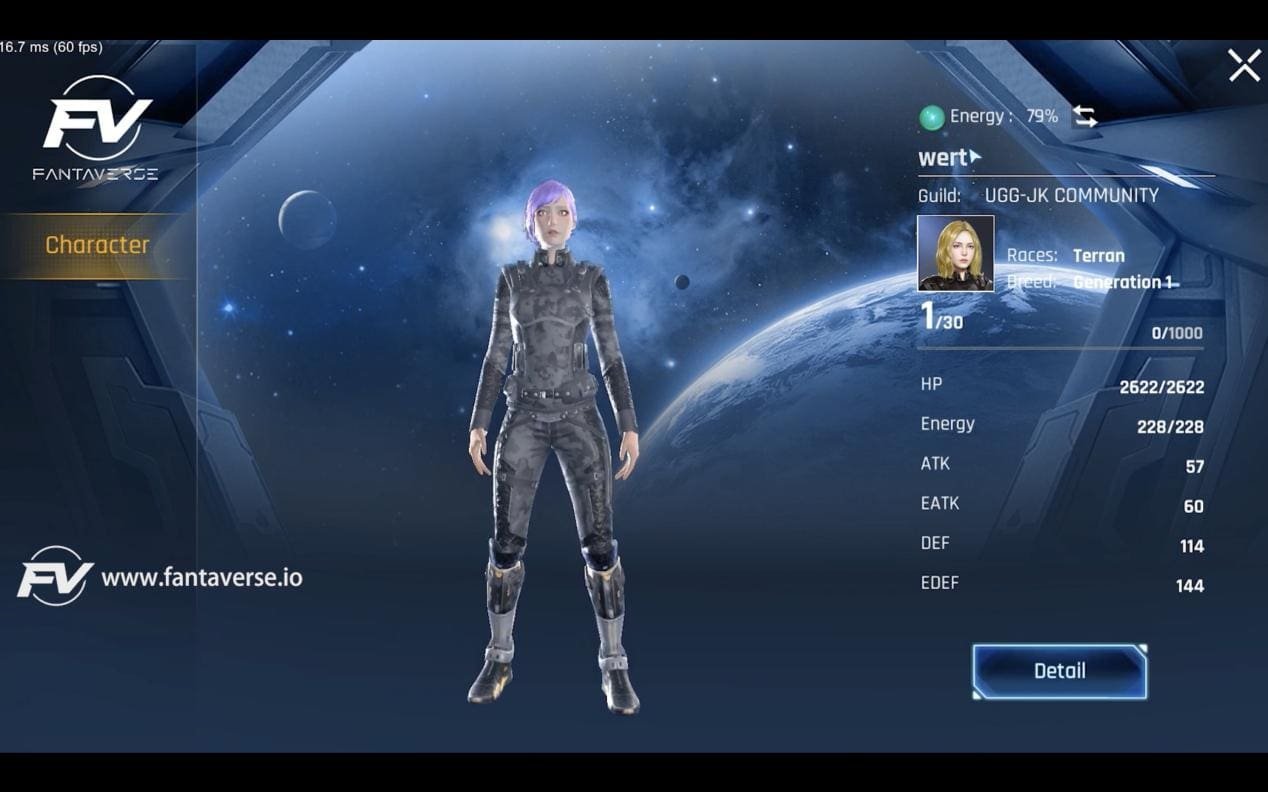The width and height of the screenshot is (1268, 792).
Task: Open the Detail stats panel
Action: (1059, 671)
